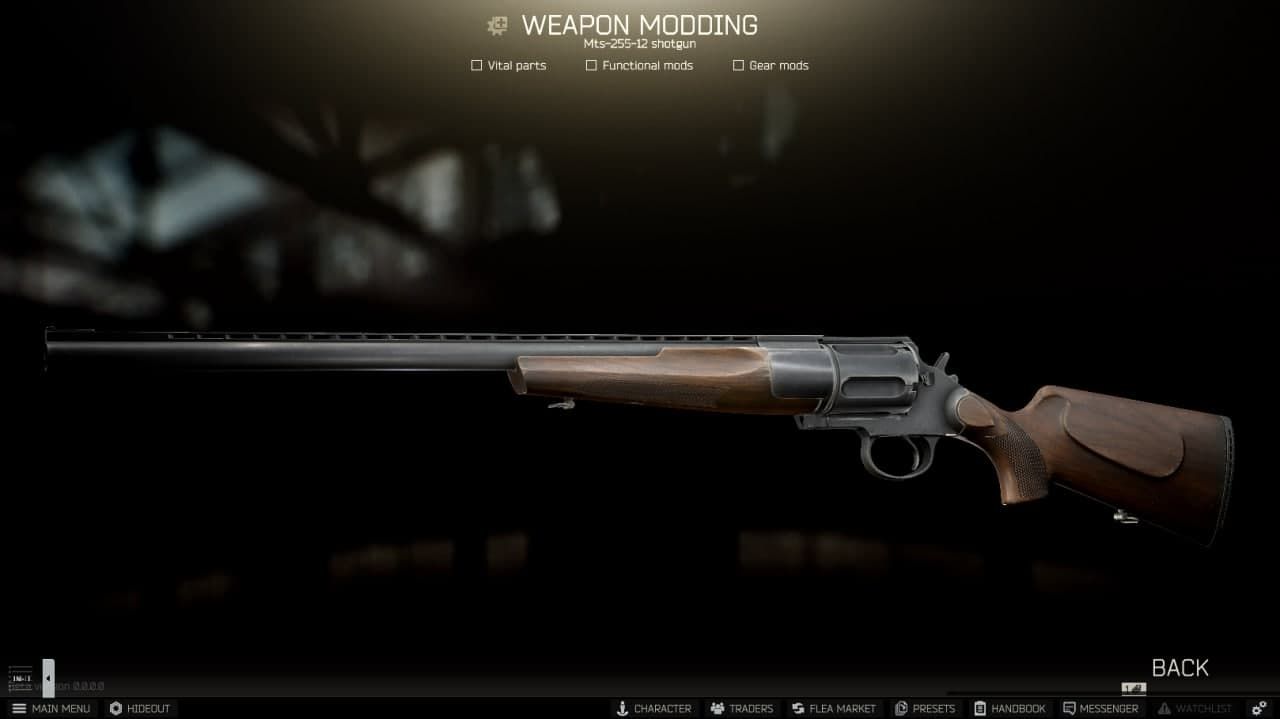Screen dimensions: 1280x719
Task: Open the Character screen
Action: tap(653, 708)
